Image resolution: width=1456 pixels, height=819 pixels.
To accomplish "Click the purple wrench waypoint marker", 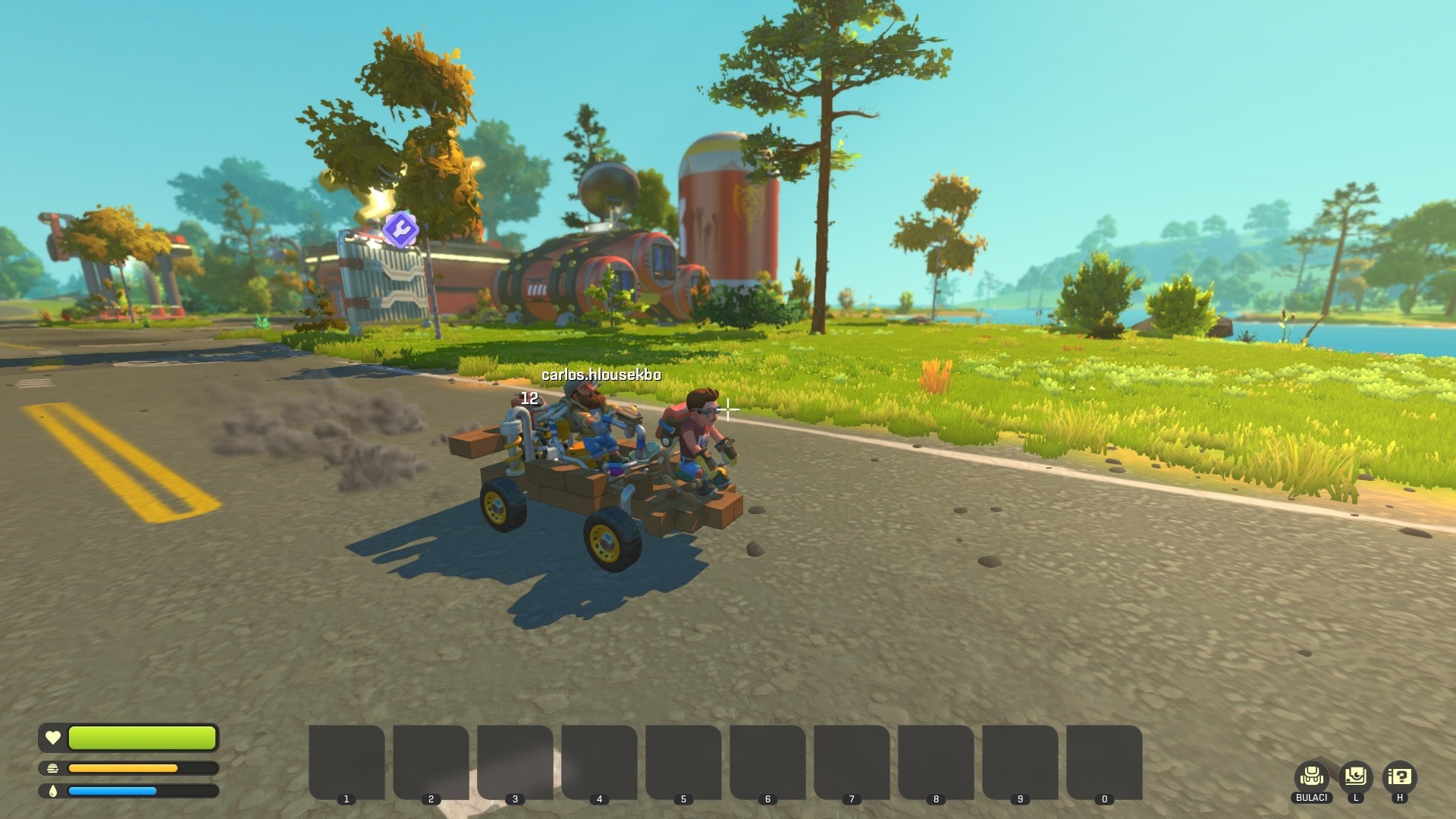I will pos(400,228).
